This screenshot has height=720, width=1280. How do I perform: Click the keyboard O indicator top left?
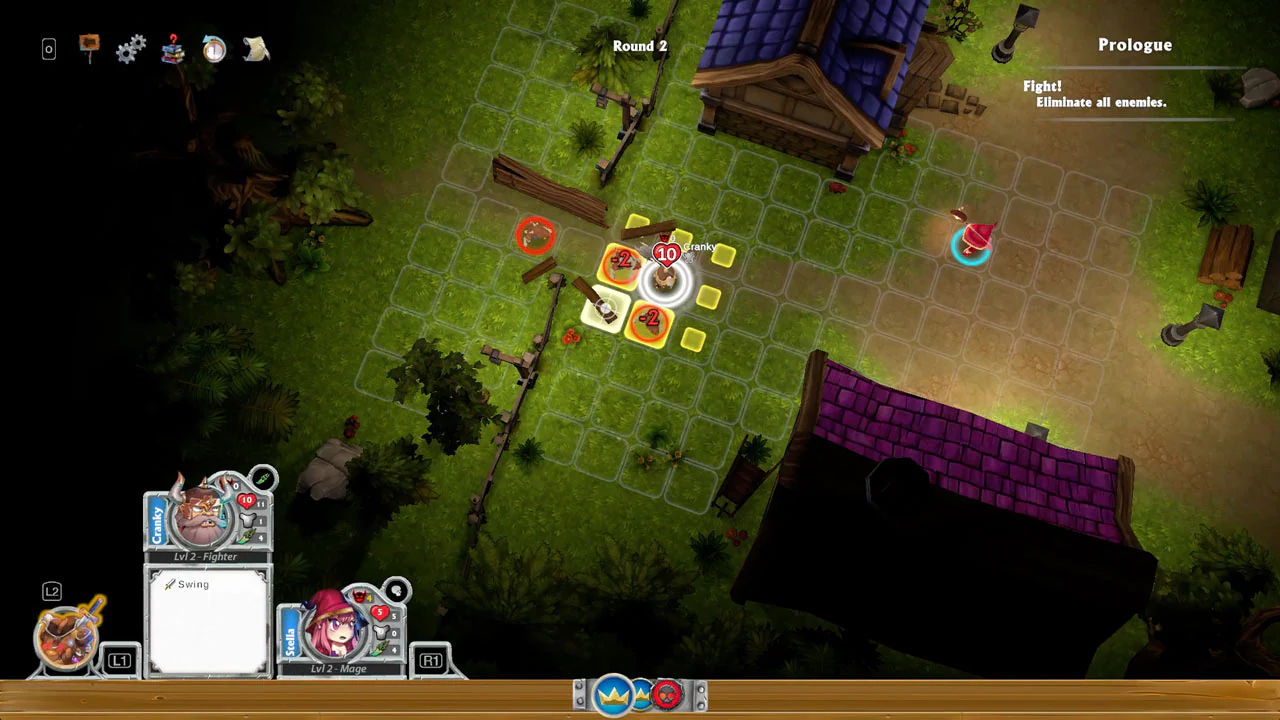pyautogui.click(x=48, y=48)
